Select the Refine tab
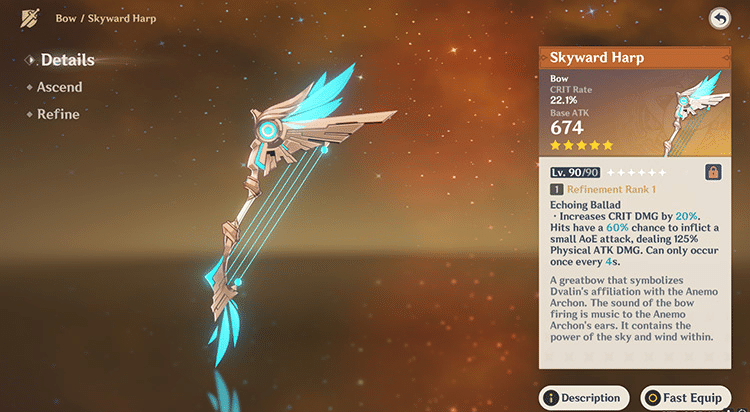The height and width of the screenshot is (412, 750). (58, 114)
